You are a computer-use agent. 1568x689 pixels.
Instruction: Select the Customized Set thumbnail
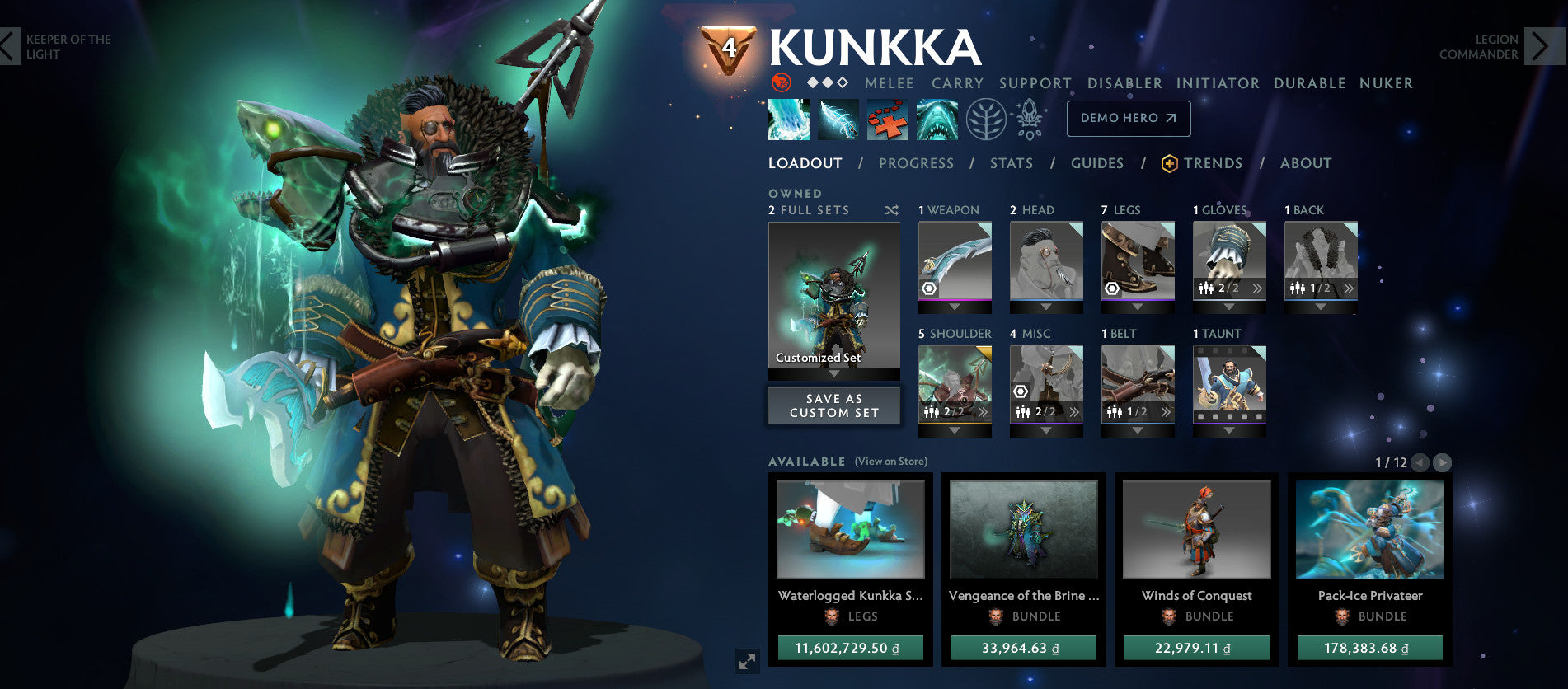coord(833,297)
